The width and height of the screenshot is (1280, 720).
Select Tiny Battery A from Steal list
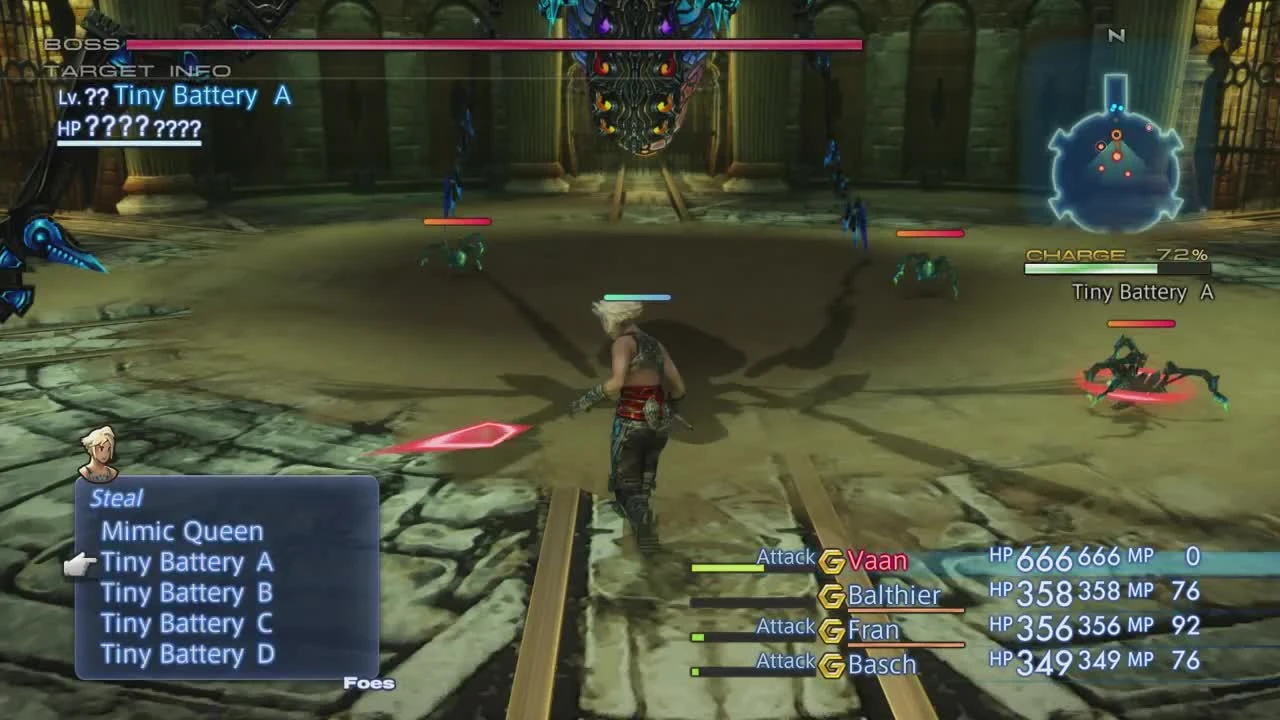[x=186, y=562]
